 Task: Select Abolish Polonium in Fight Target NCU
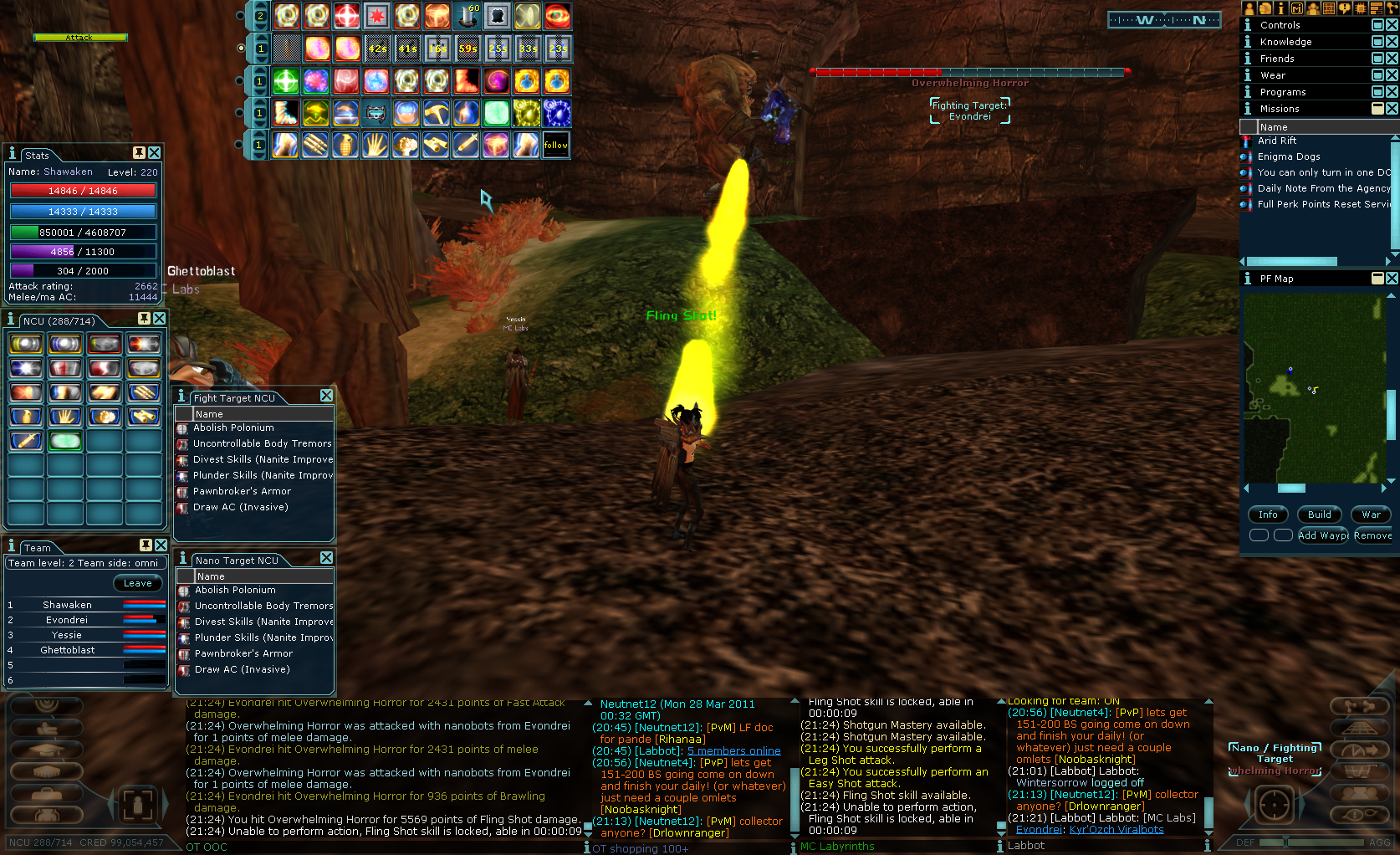pos(233,427)
